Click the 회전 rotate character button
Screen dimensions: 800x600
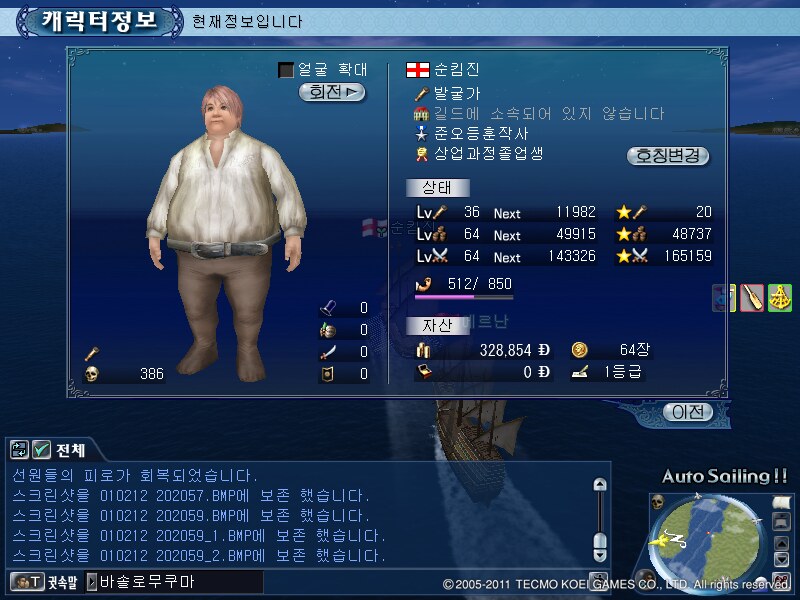click(332, 92)
